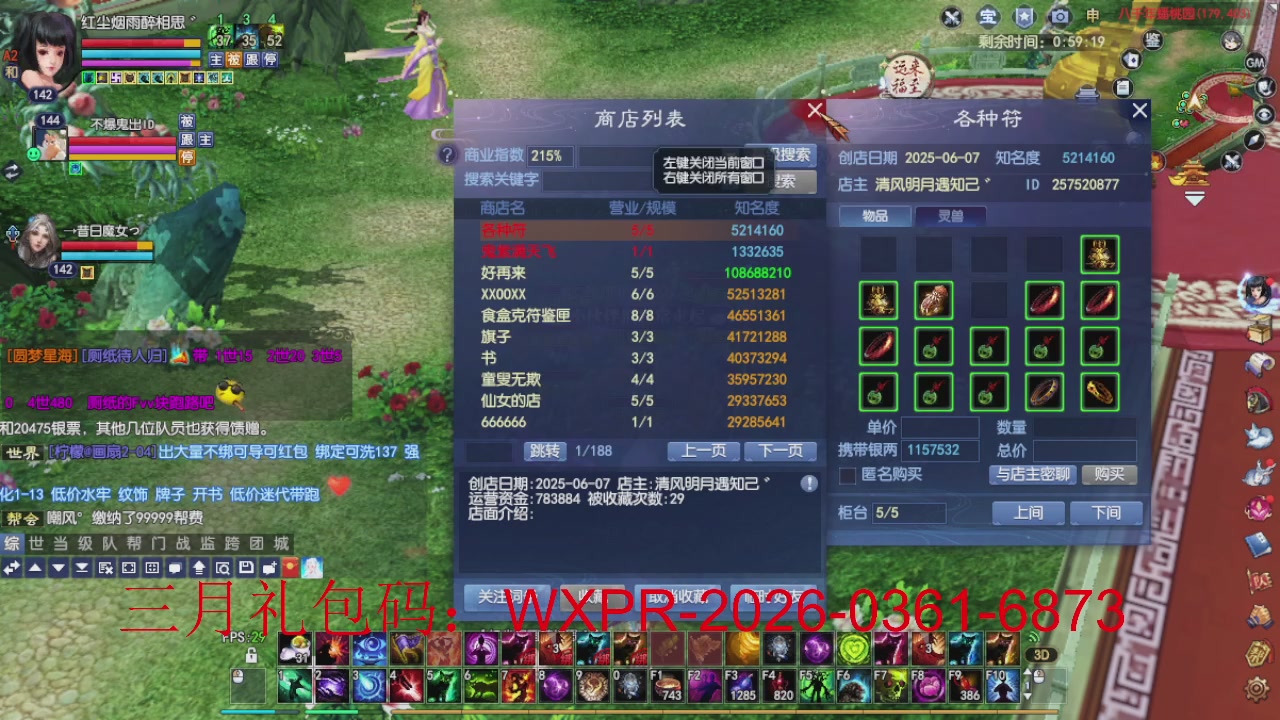
Task: Toggle the lock icon near the FPS counter
Action: (x=251, y=656)
